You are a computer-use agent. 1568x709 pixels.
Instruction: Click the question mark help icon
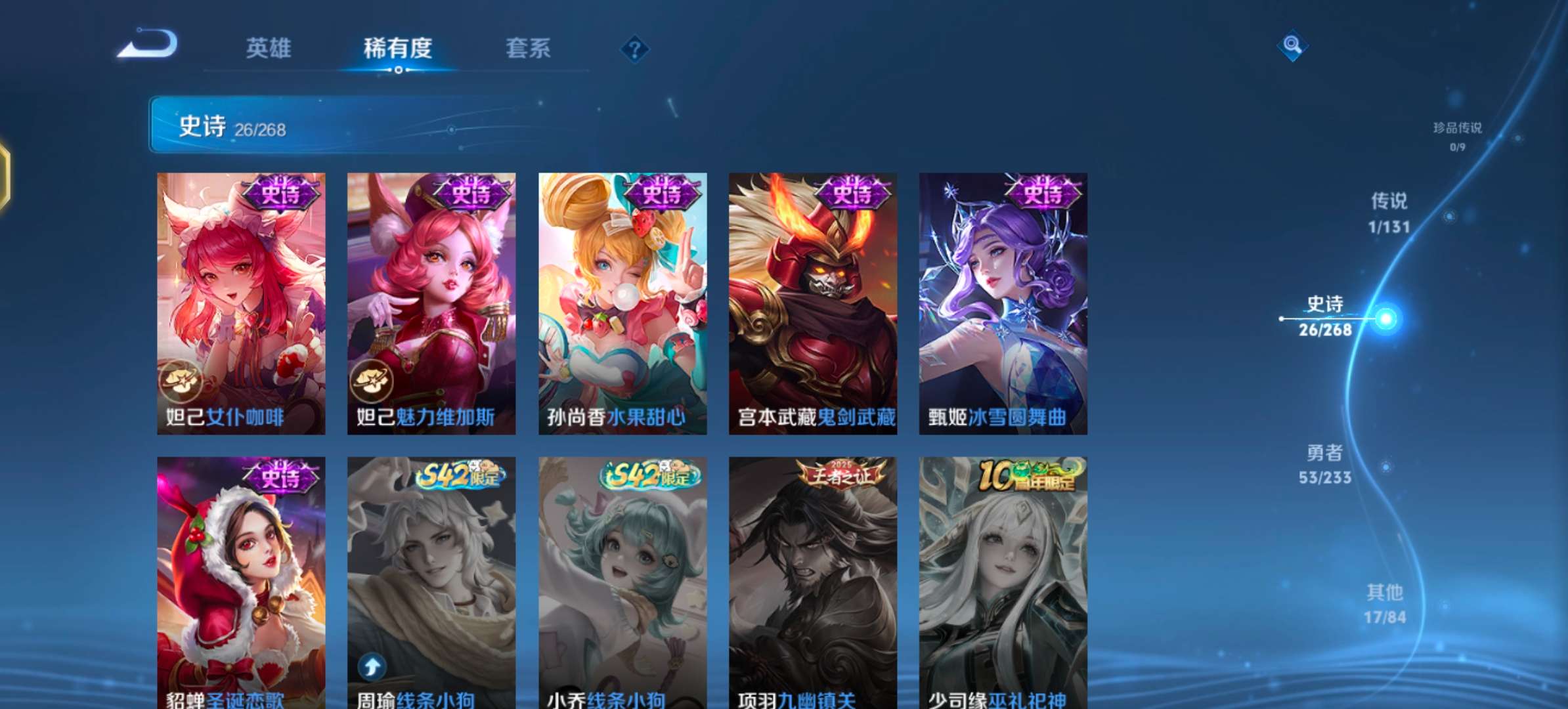point(634,49)
